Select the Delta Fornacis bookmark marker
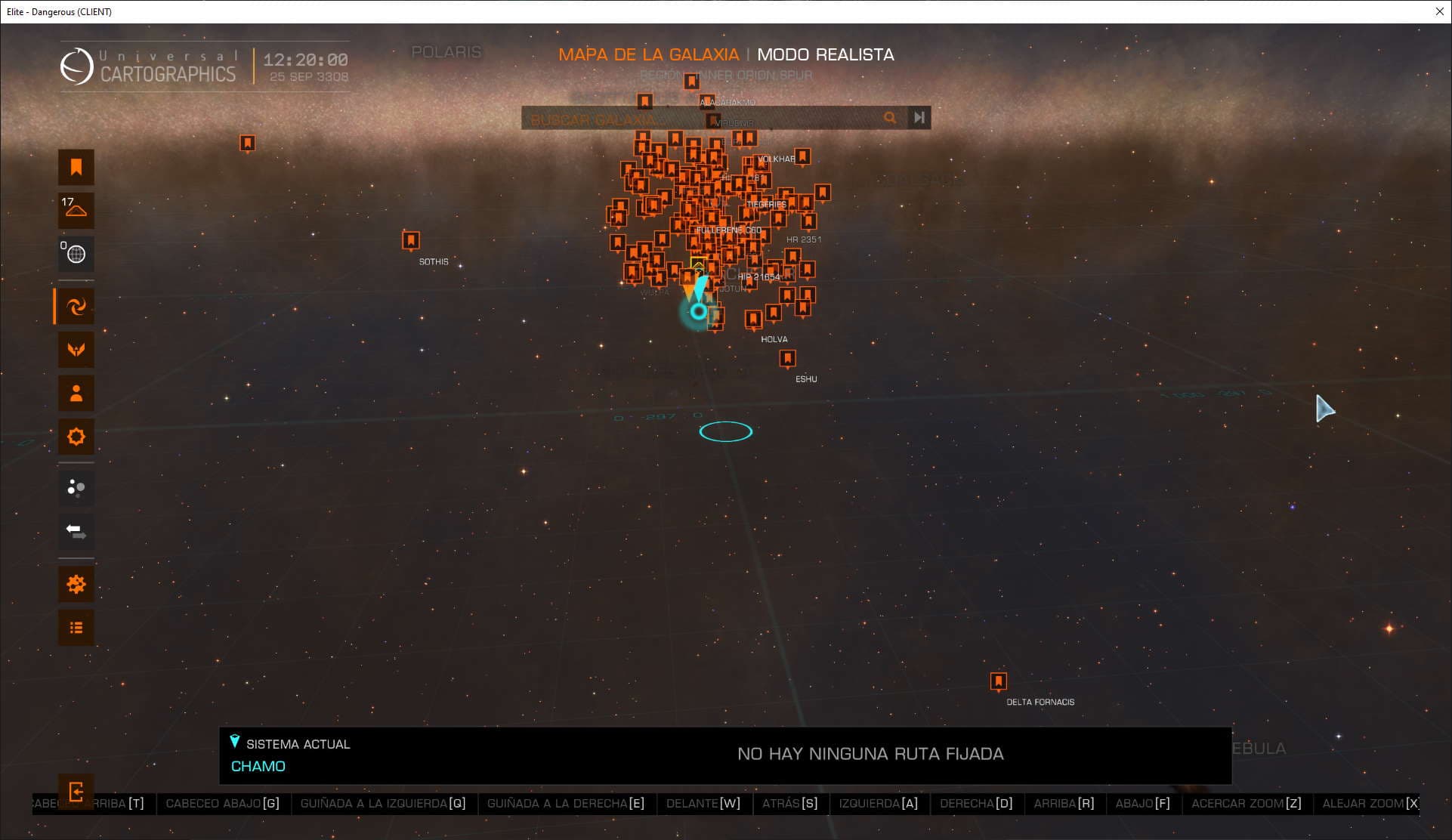1452x840 pixels. click(x=998, y=681)
